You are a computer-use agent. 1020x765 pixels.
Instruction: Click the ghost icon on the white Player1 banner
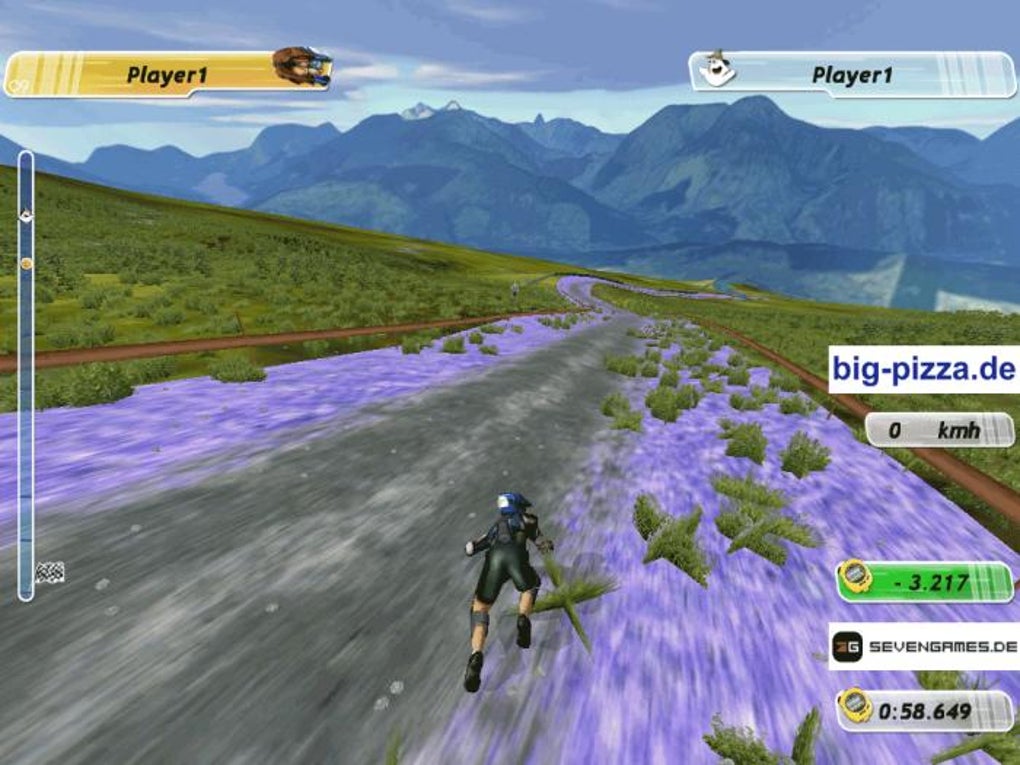click(x=716, y=70)
